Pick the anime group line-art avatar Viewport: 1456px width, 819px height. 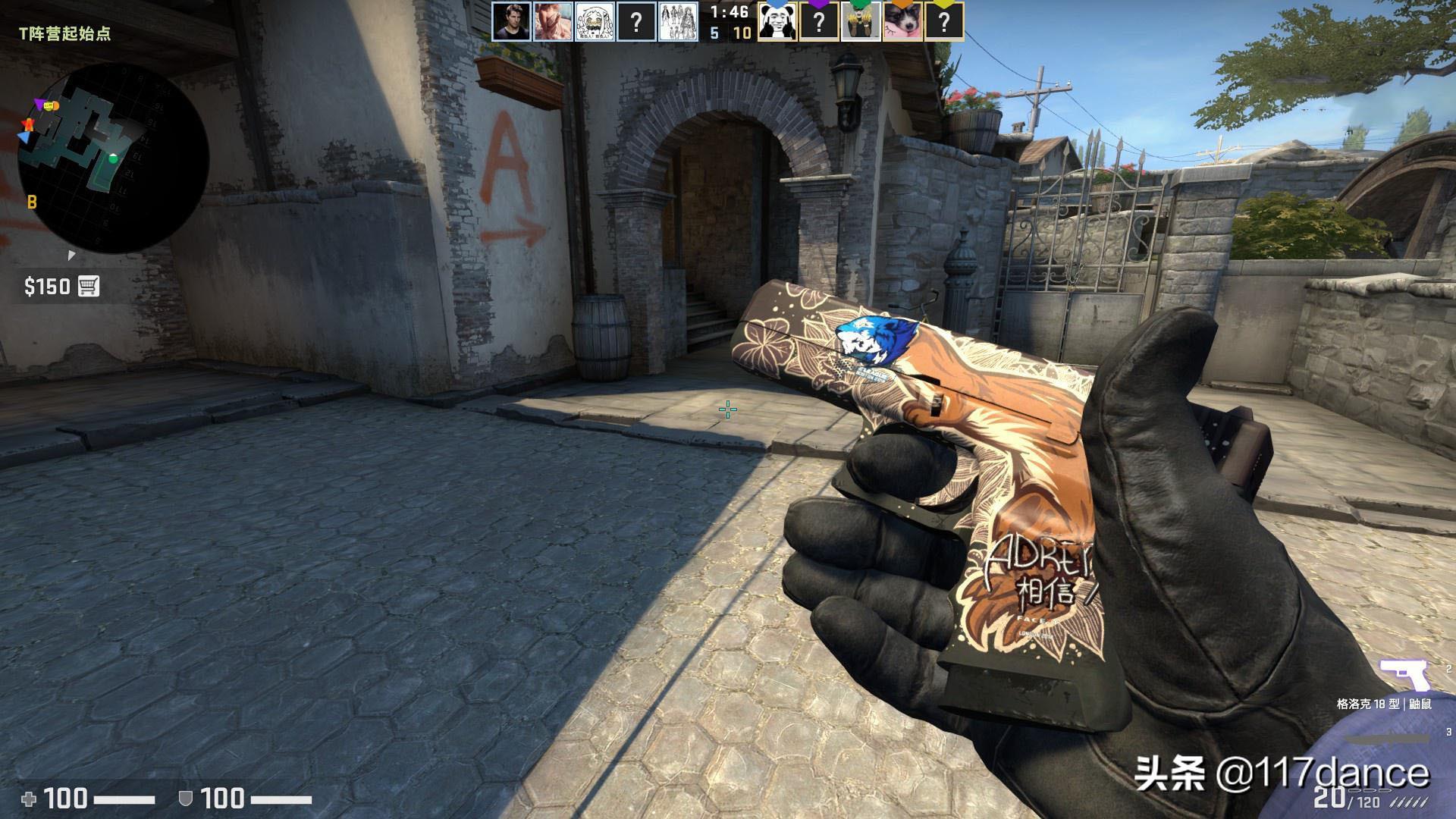pos(678,22)
